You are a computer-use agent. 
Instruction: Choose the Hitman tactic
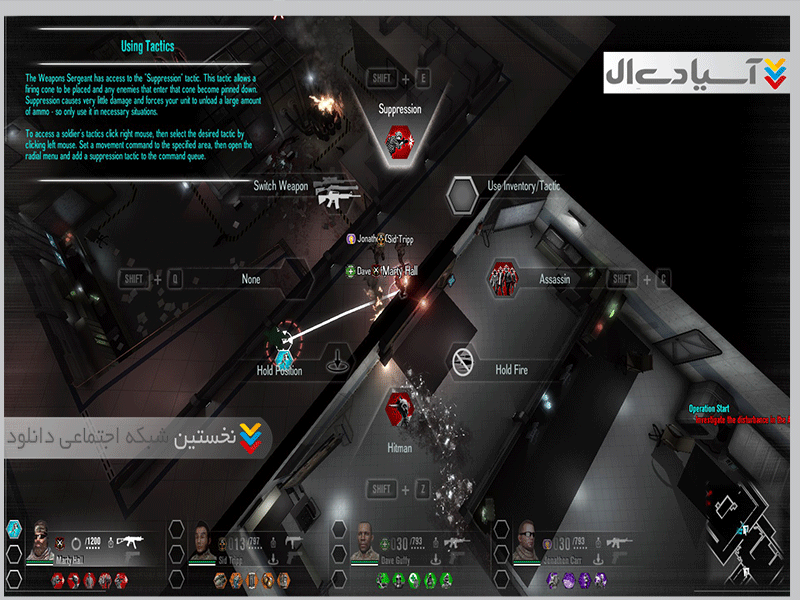click(400, 410)
